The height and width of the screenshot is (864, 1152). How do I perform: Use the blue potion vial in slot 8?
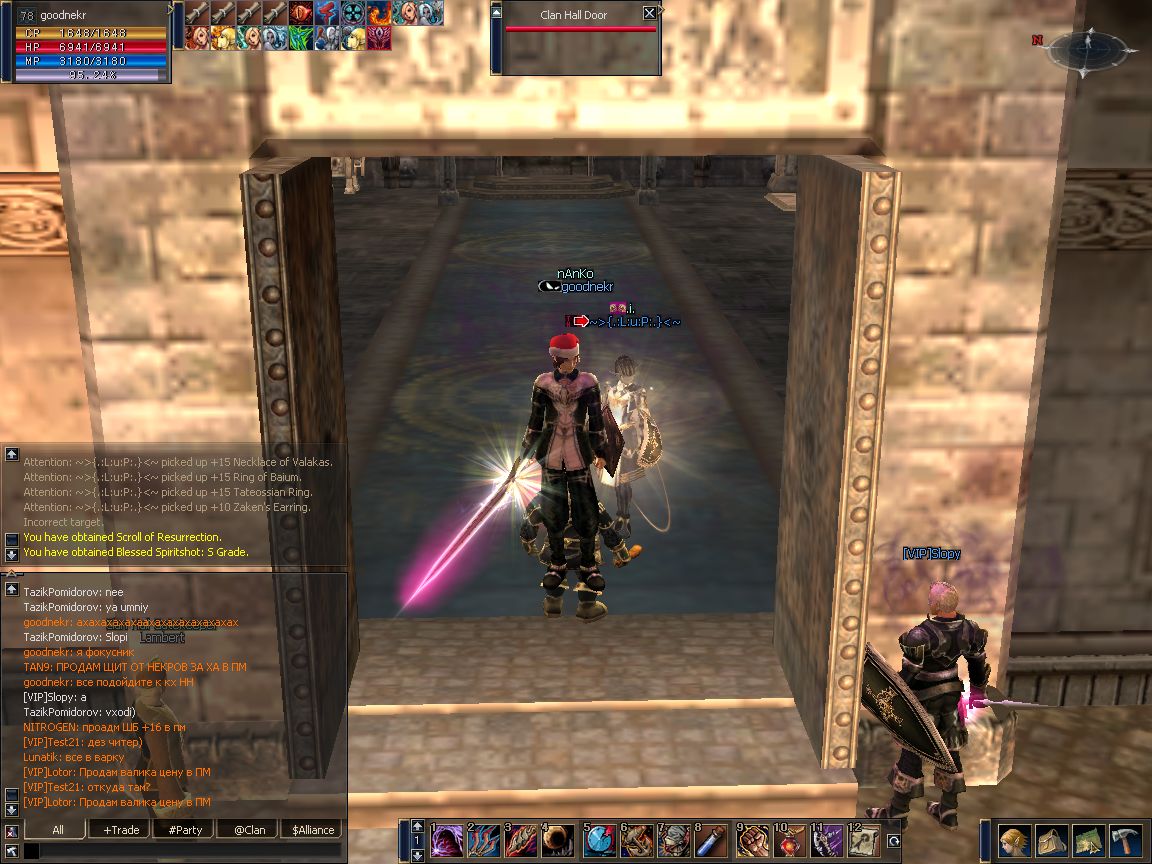point(712,840)
